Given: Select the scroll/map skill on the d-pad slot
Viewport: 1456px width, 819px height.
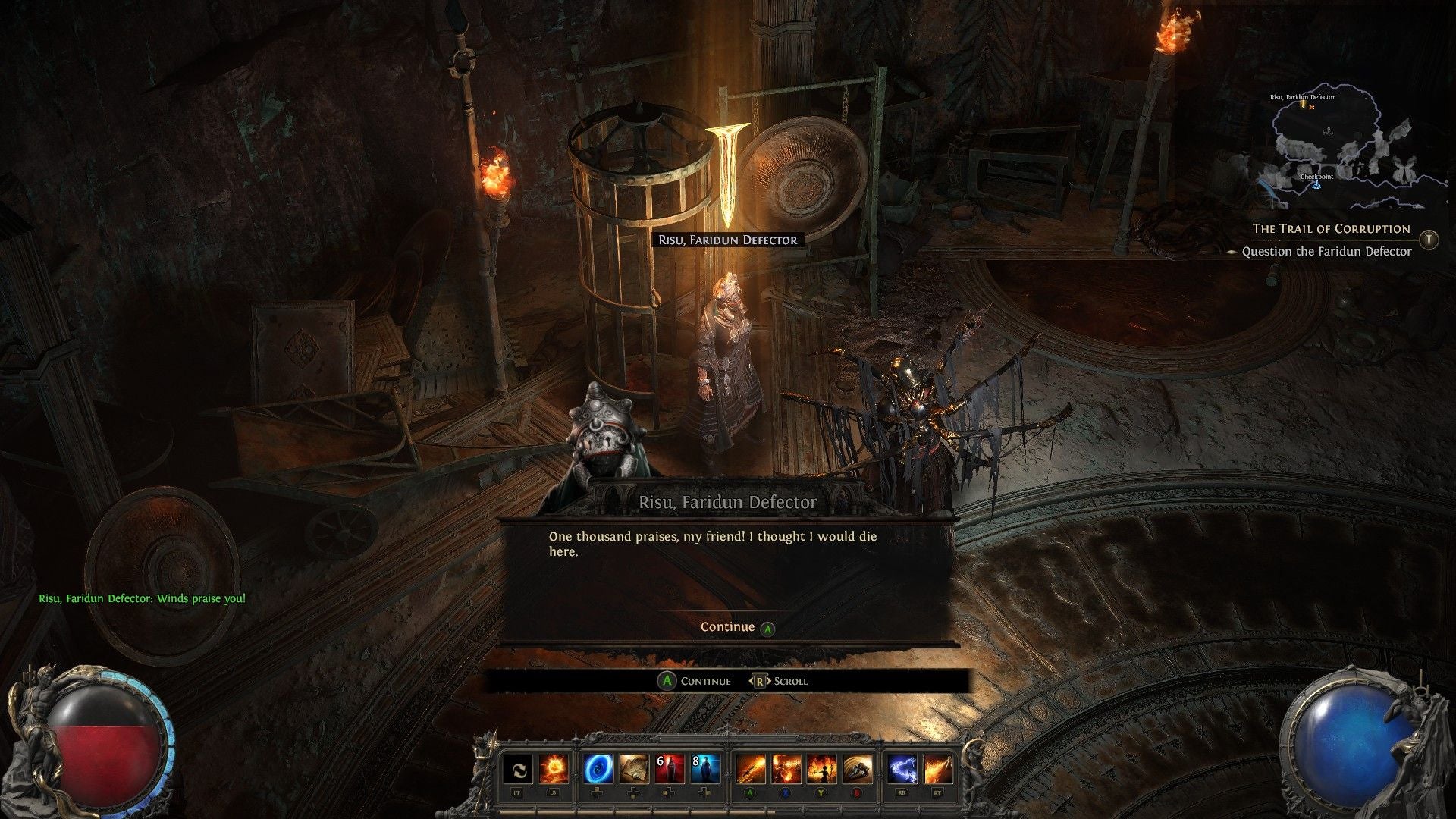Looking at the screenshot, I should [634, 769].
